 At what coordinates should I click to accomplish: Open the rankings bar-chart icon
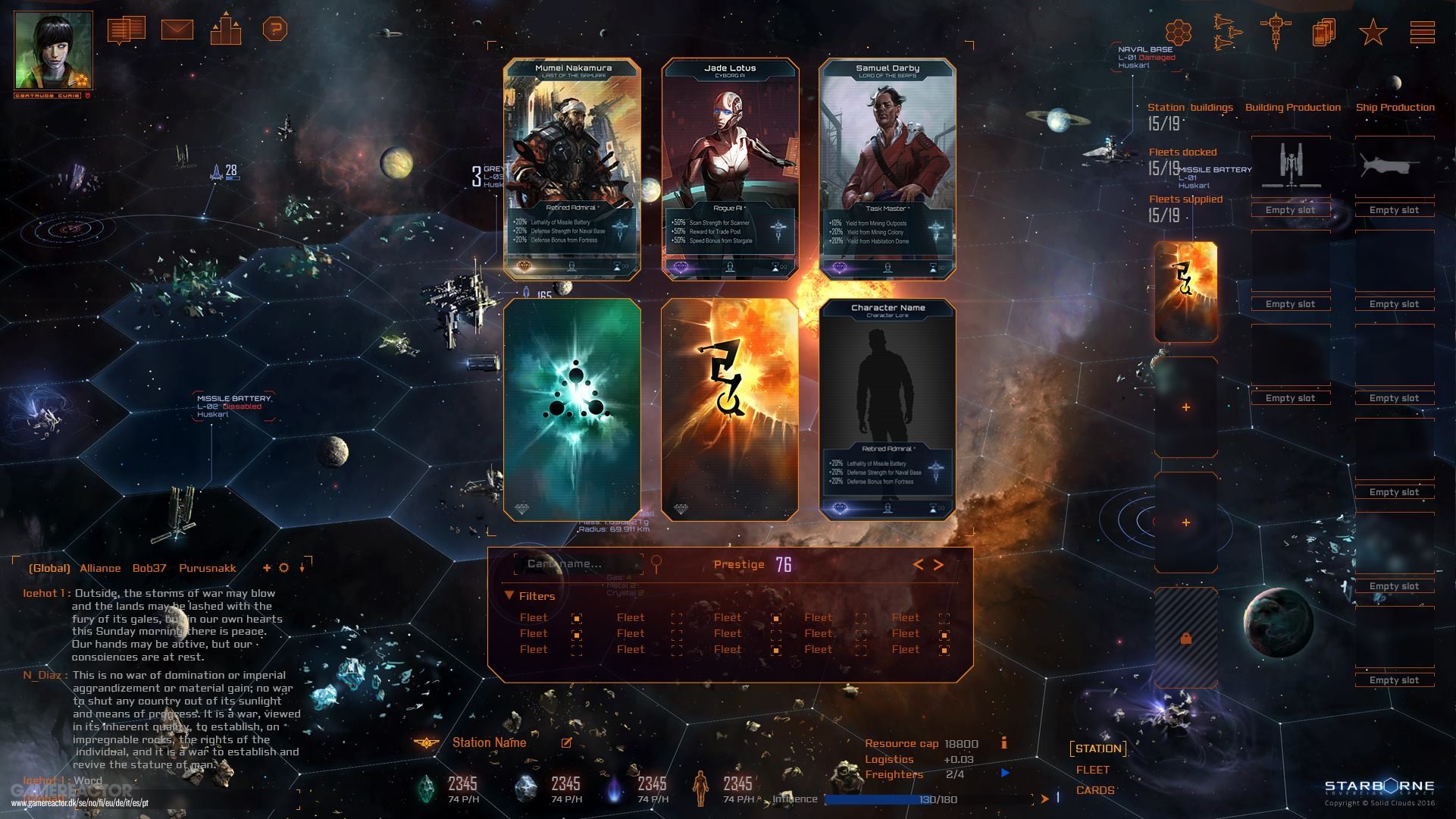tap(227, 32)
